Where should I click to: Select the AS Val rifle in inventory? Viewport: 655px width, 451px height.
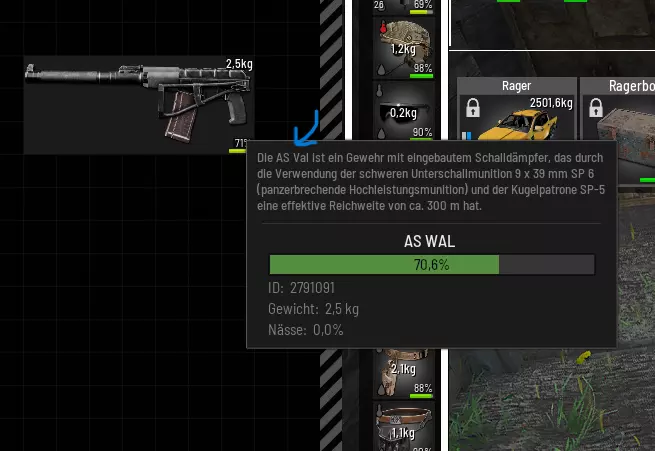[138, 104]
